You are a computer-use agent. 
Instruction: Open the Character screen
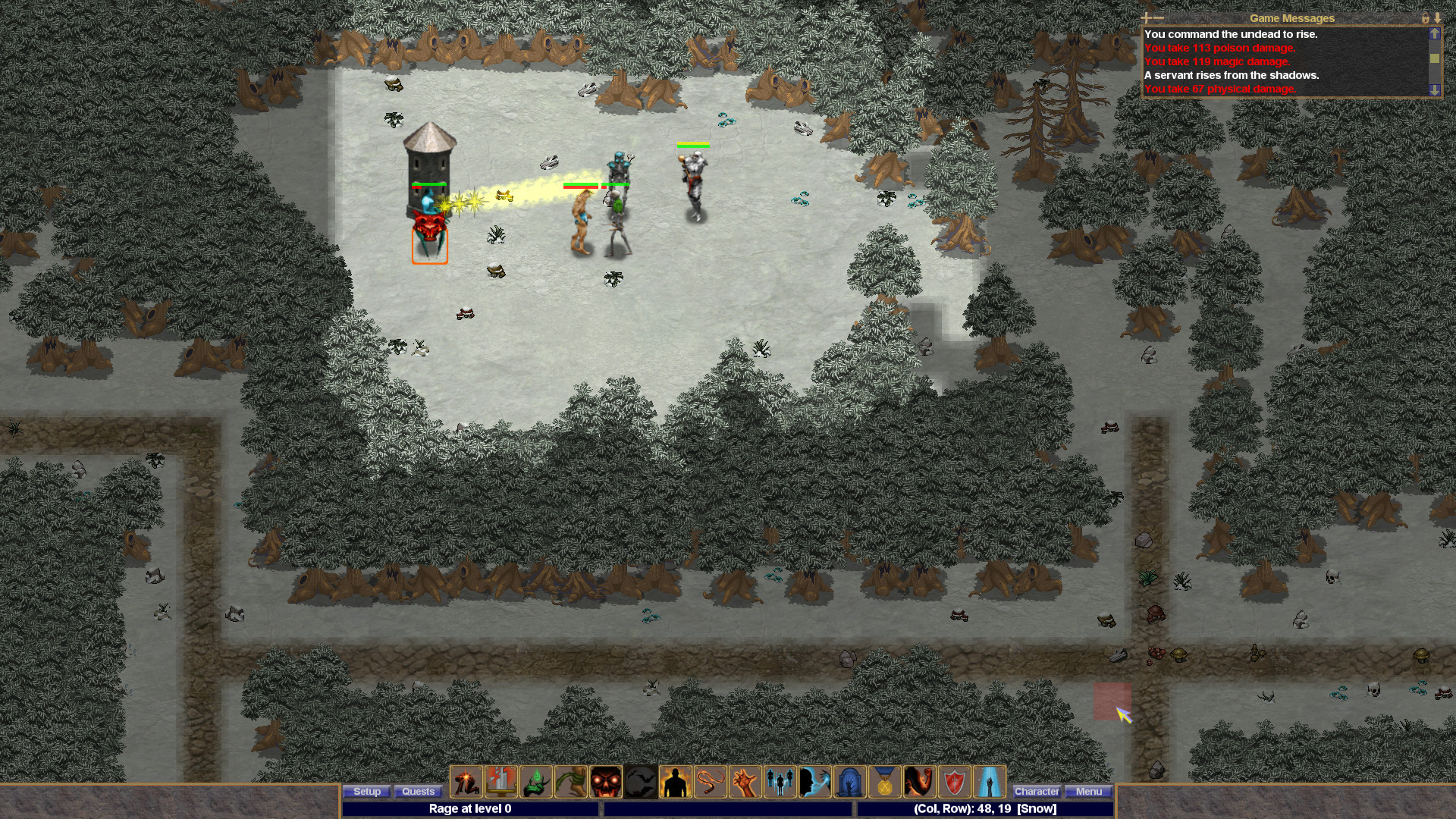pyautogui.click(x=1037, y=791)
